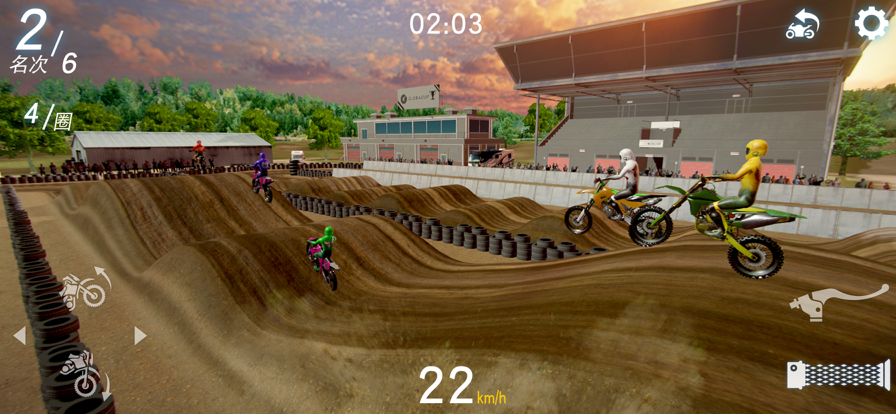Twist the throttle grip to accelerate
896x414 pixels.
838,375
